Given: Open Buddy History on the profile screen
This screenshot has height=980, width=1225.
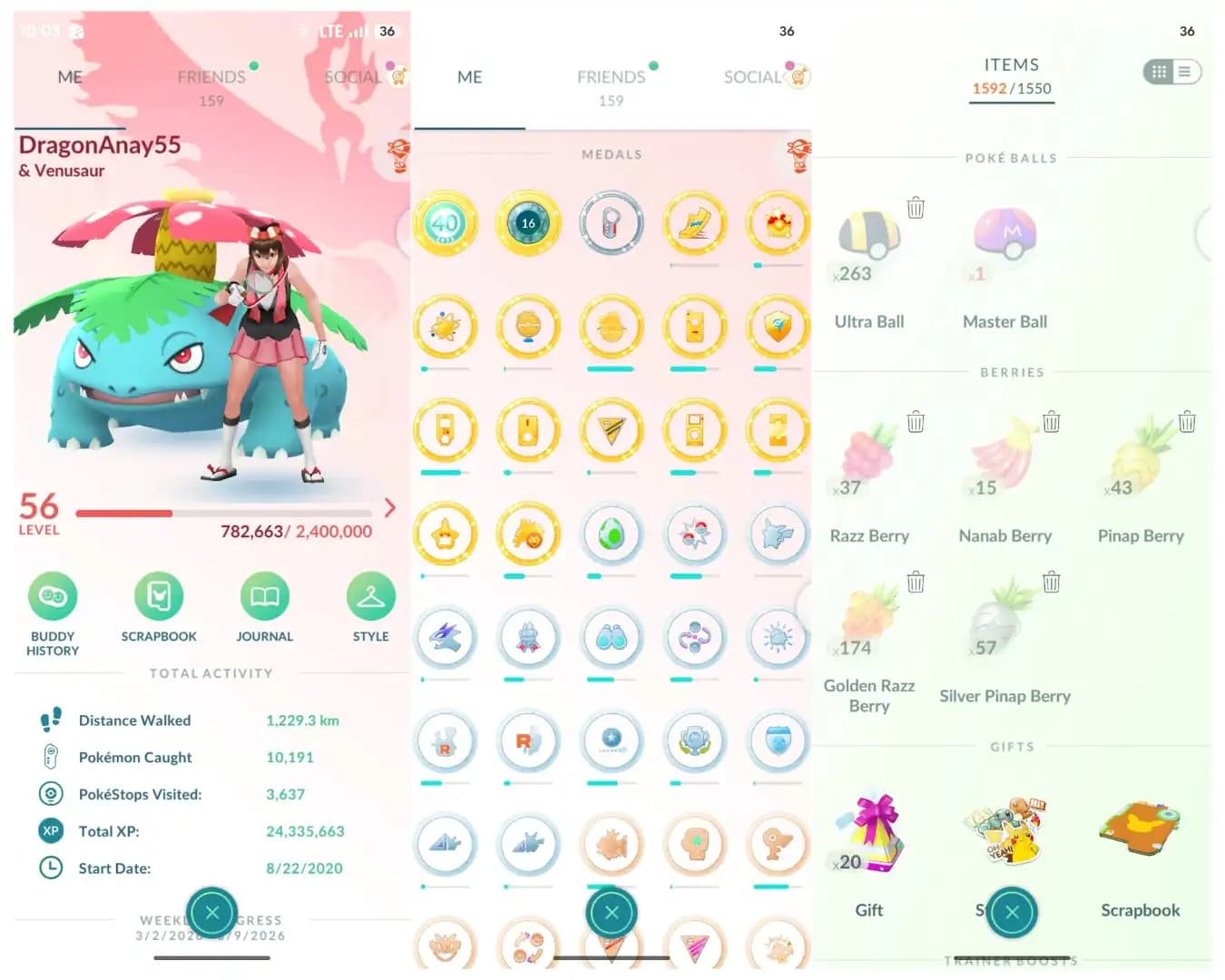Looking at the screenshot, I should [53, 601].
